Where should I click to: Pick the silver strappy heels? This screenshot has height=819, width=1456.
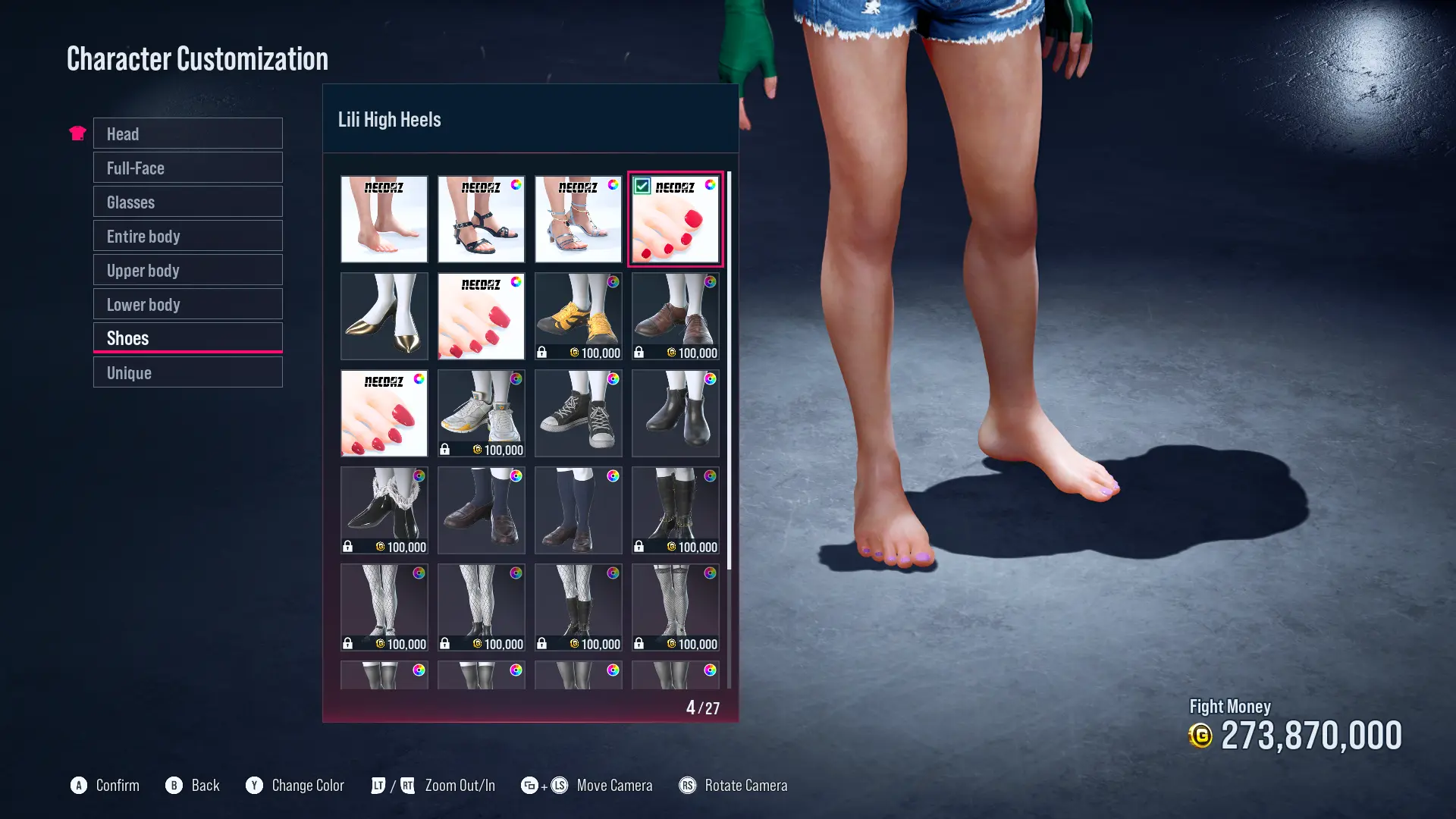[x=578, y=219]
